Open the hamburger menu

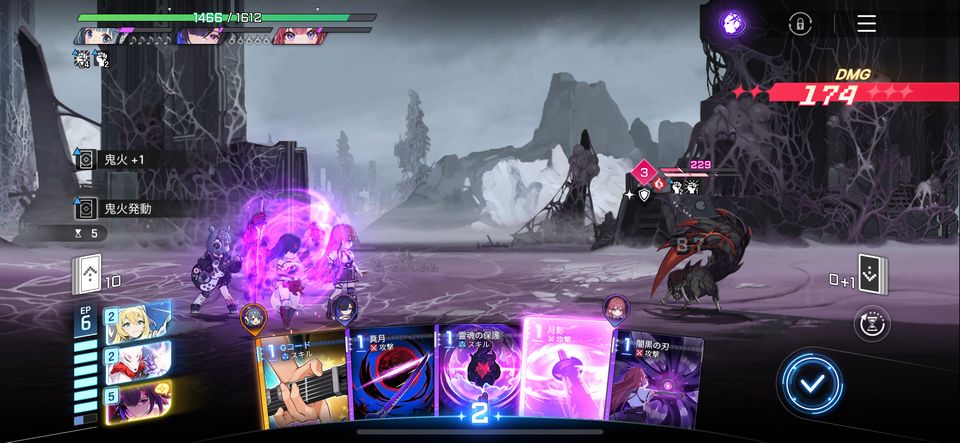(866, 24)
